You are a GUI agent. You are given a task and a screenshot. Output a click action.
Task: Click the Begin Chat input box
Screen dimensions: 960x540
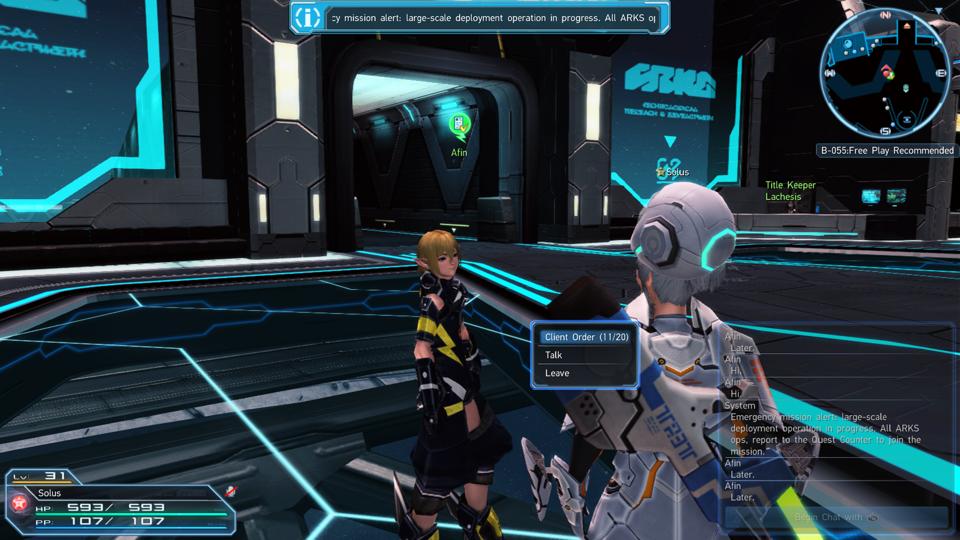tap(836, 517)
